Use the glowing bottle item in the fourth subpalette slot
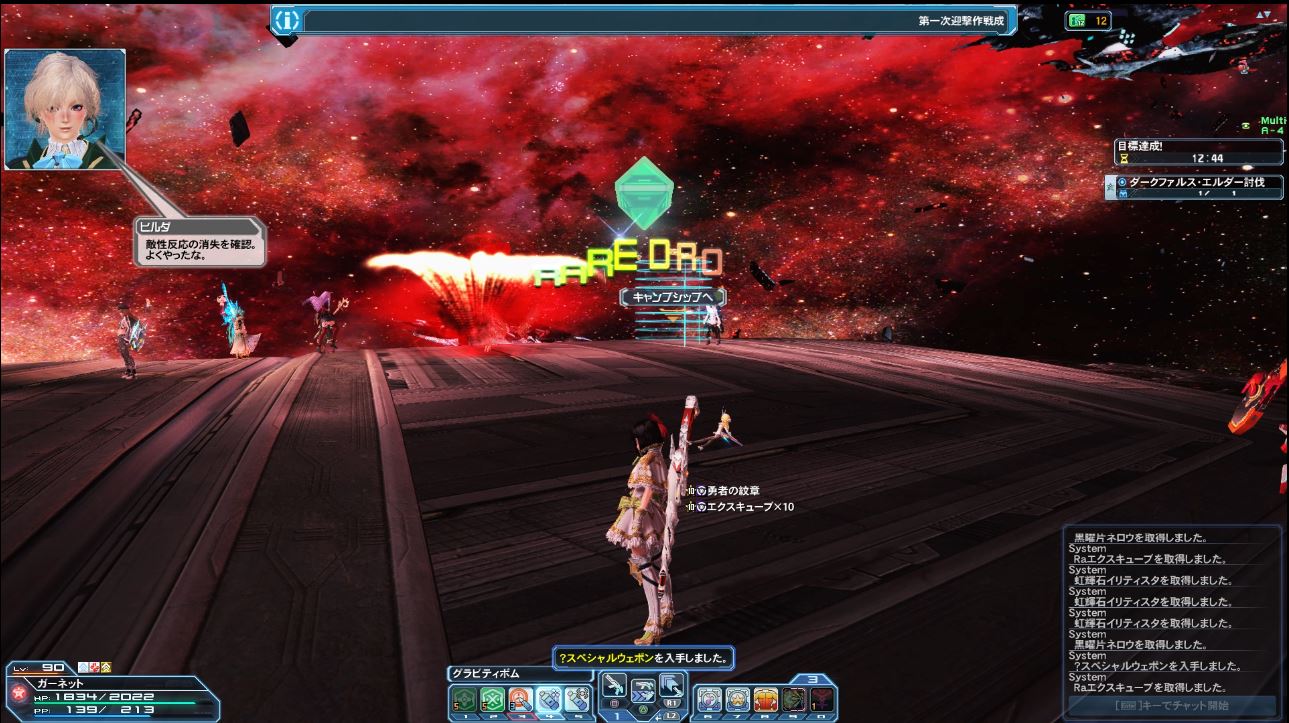The height and width of the screenshot is (723, 1289). (549, 699)
